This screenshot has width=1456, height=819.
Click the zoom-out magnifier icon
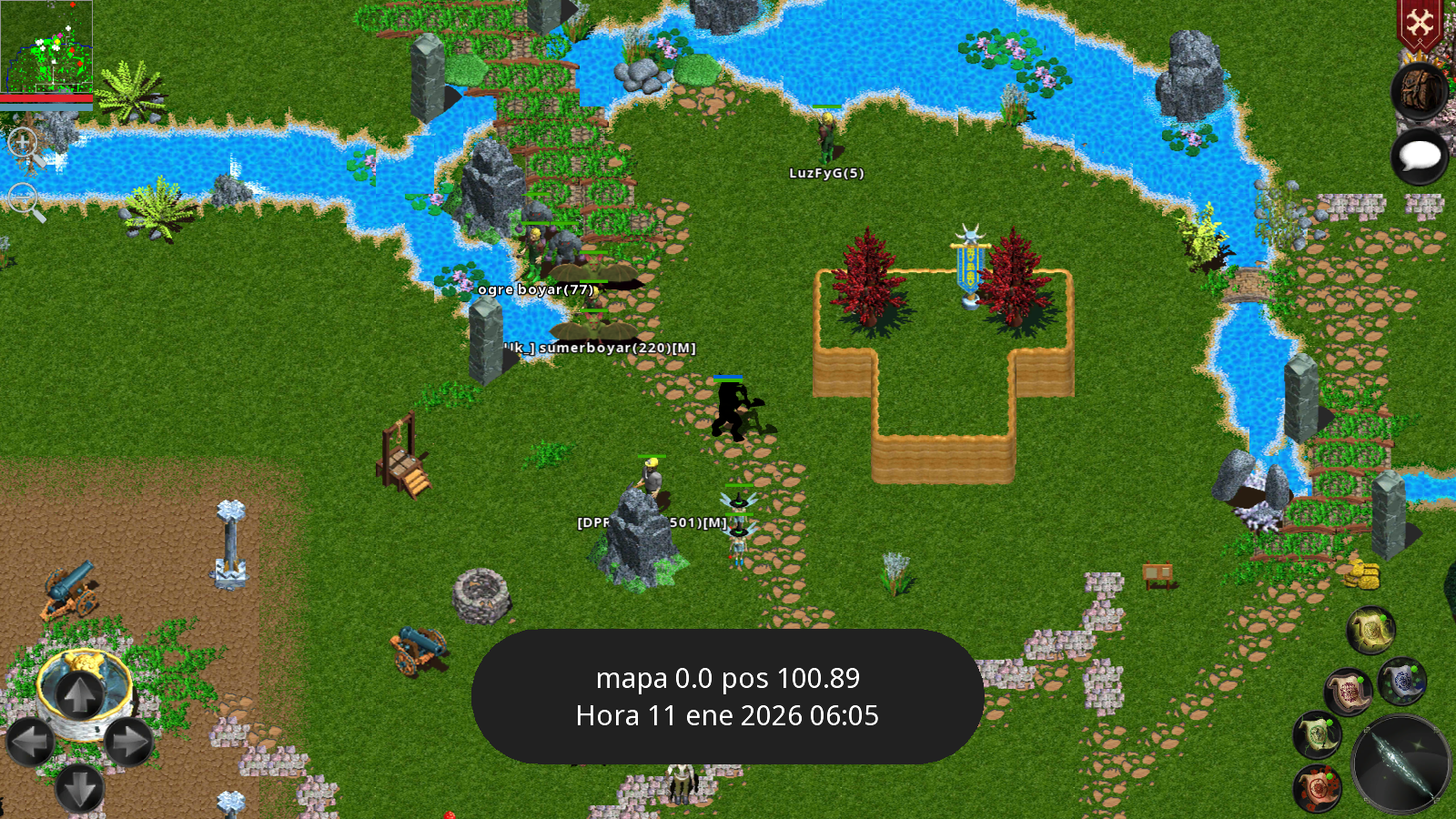(23, 197)
